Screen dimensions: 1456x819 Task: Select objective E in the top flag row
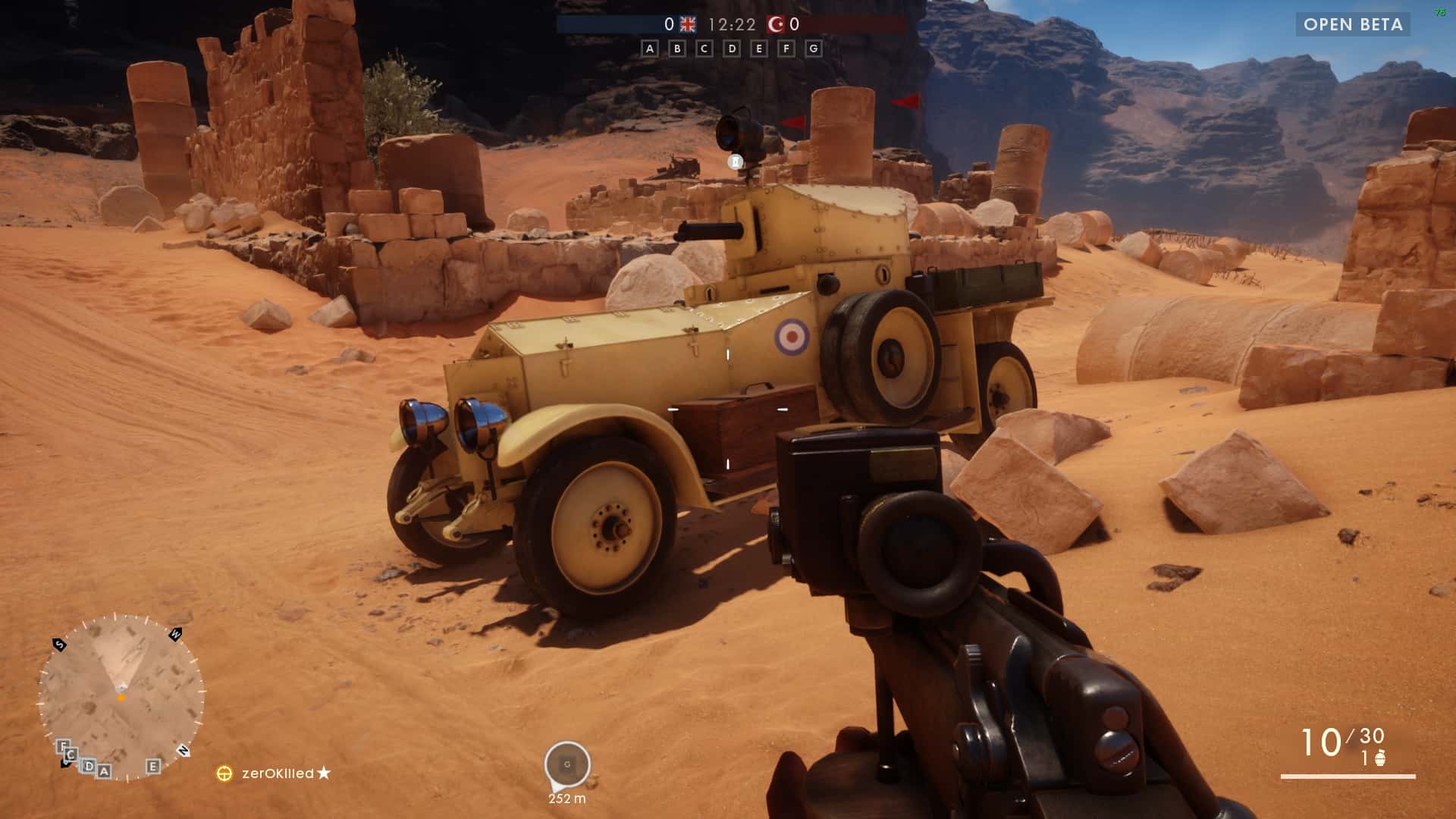coord(758,49)
